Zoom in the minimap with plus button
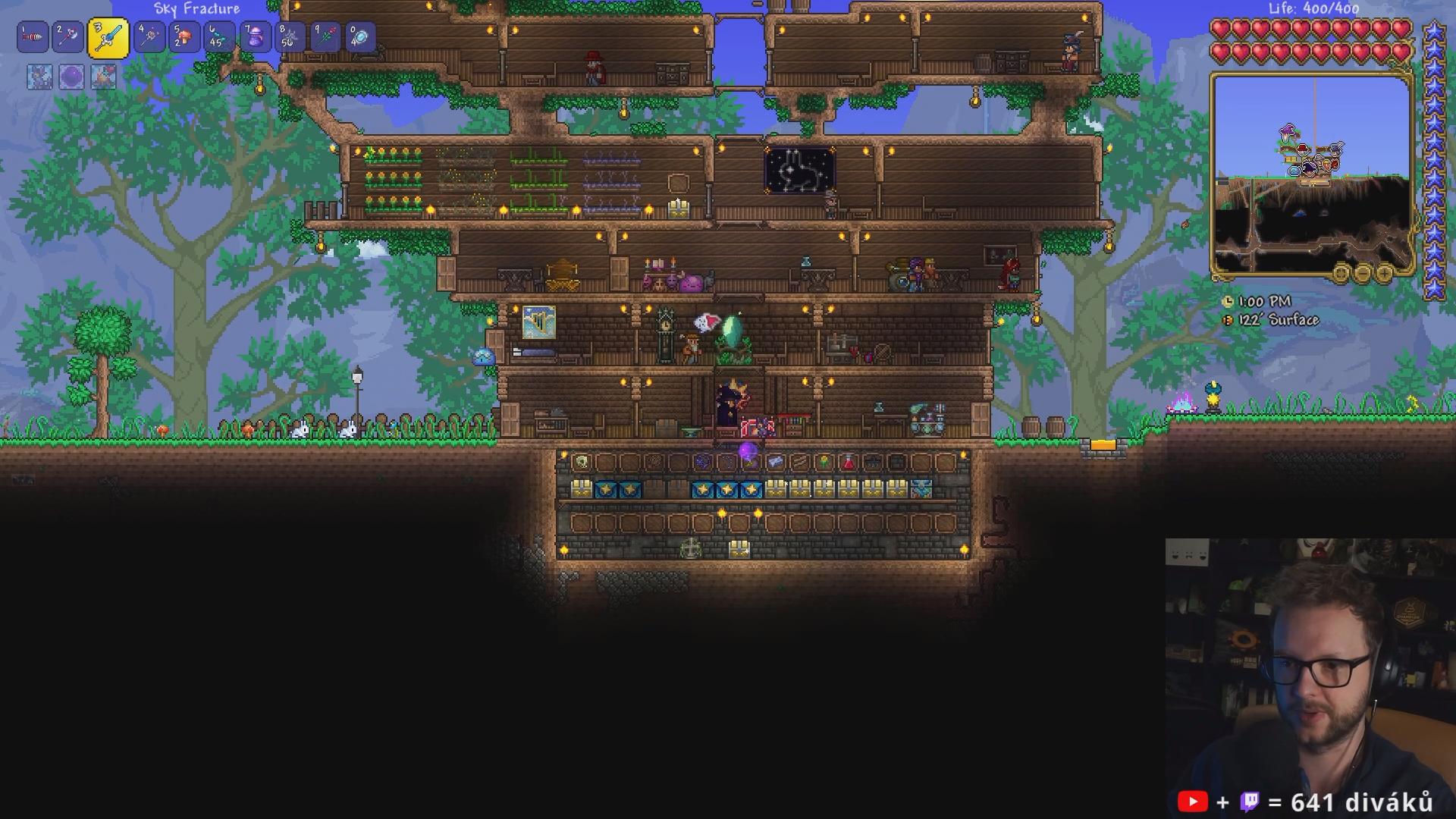This screenshot has width=1456, height=819. [1384, 273]
